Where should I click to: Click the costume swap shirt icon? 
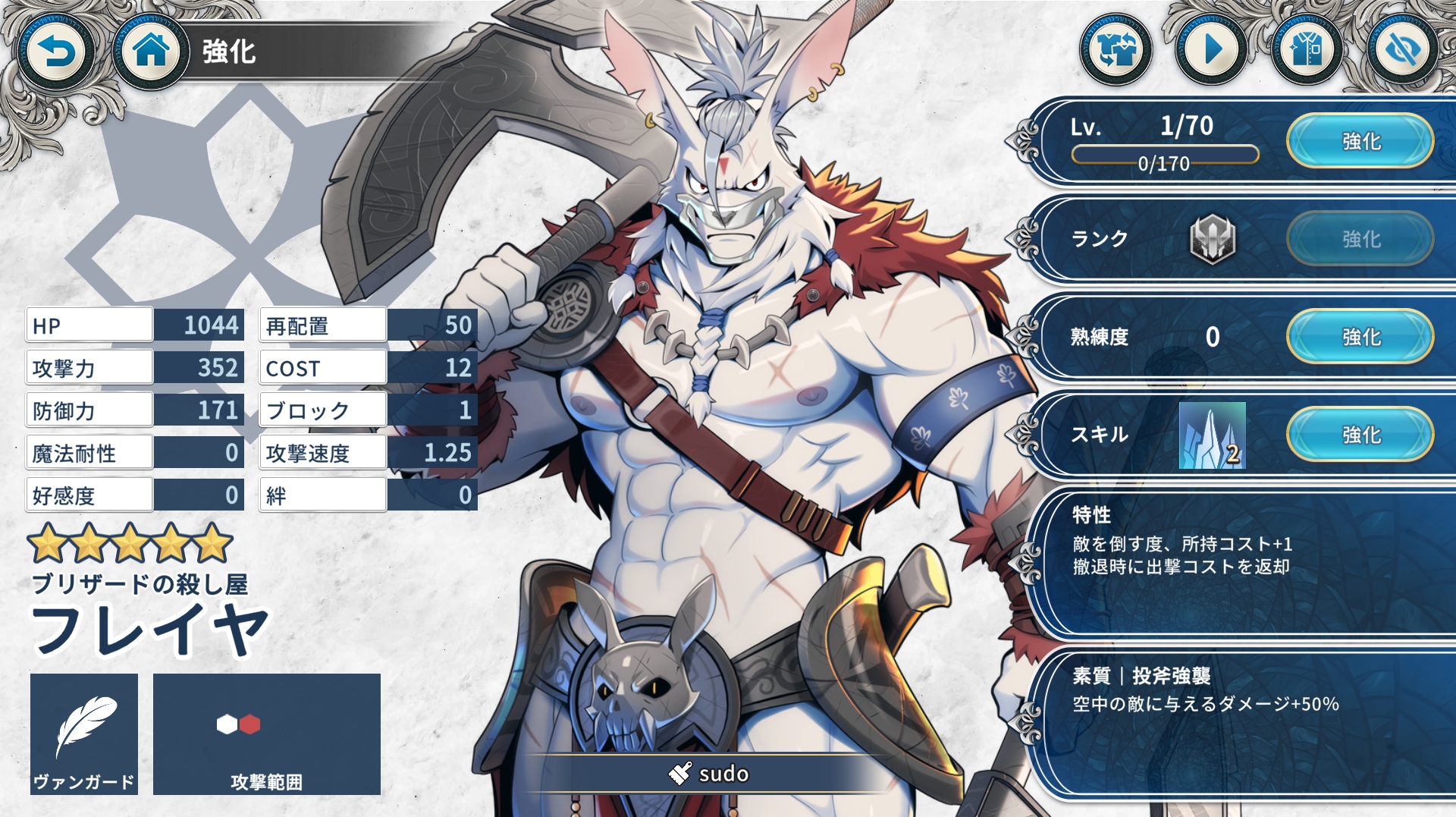pyautogui.click(x=1116, y=50)
